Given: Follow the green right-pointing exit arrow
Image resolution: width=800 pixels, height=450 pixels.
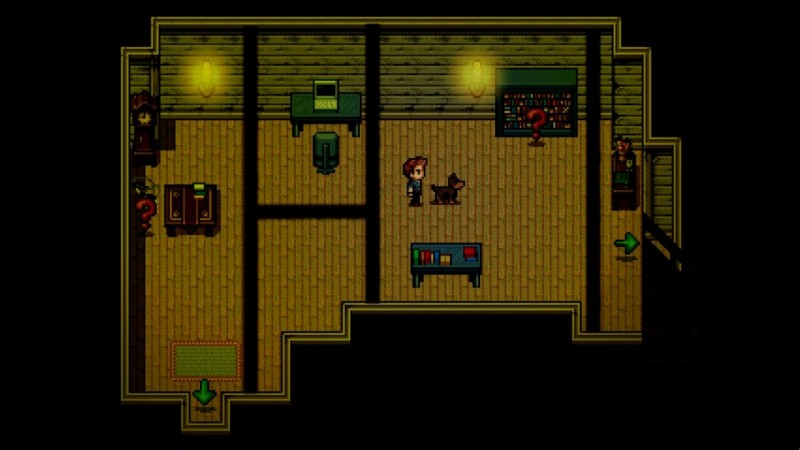Looking at the screenshot, I should tap(626, 242).
